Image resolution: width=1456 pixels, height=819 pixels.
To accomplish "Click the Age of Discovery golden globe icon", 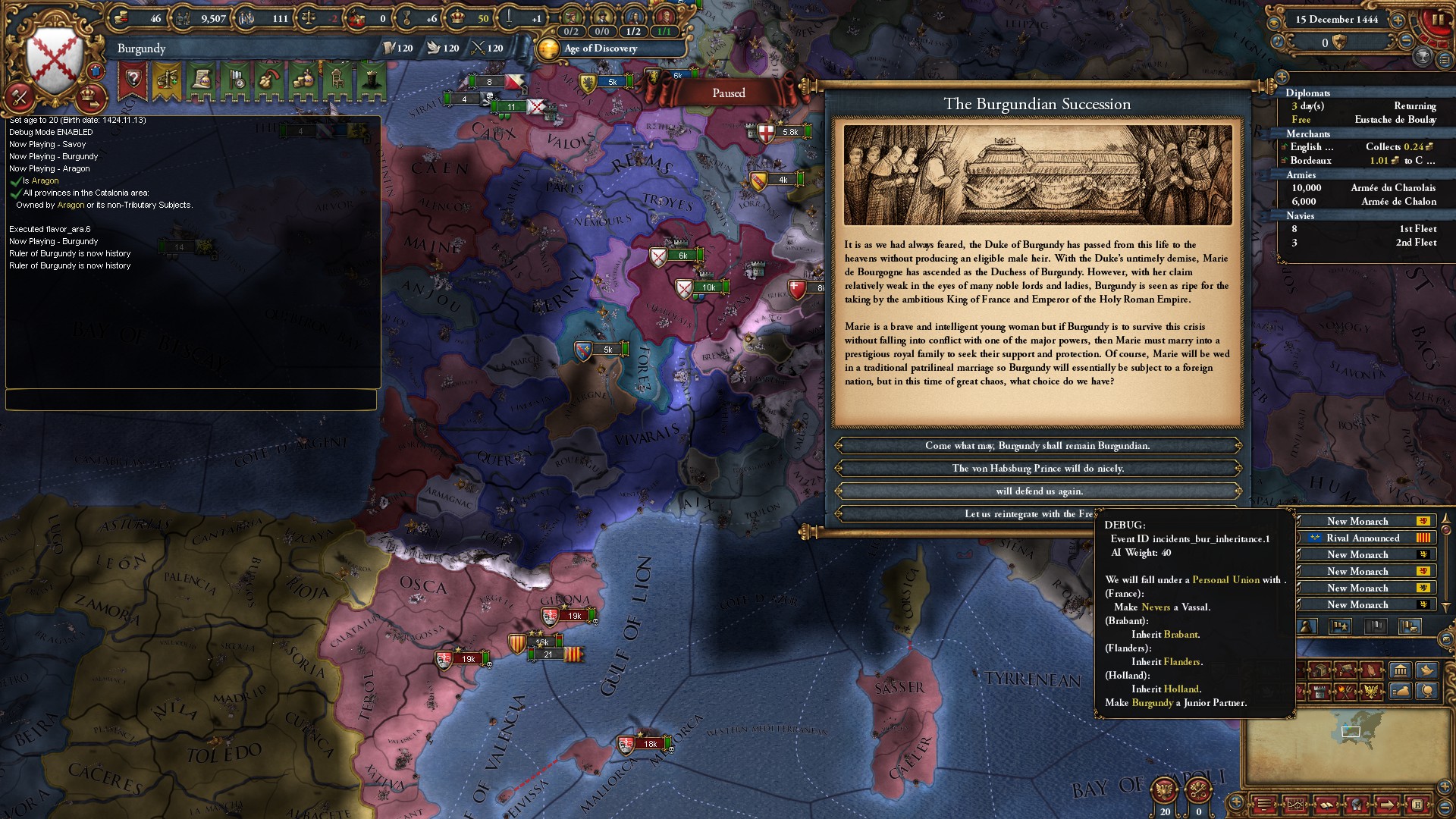I will [x=548, y=49].
